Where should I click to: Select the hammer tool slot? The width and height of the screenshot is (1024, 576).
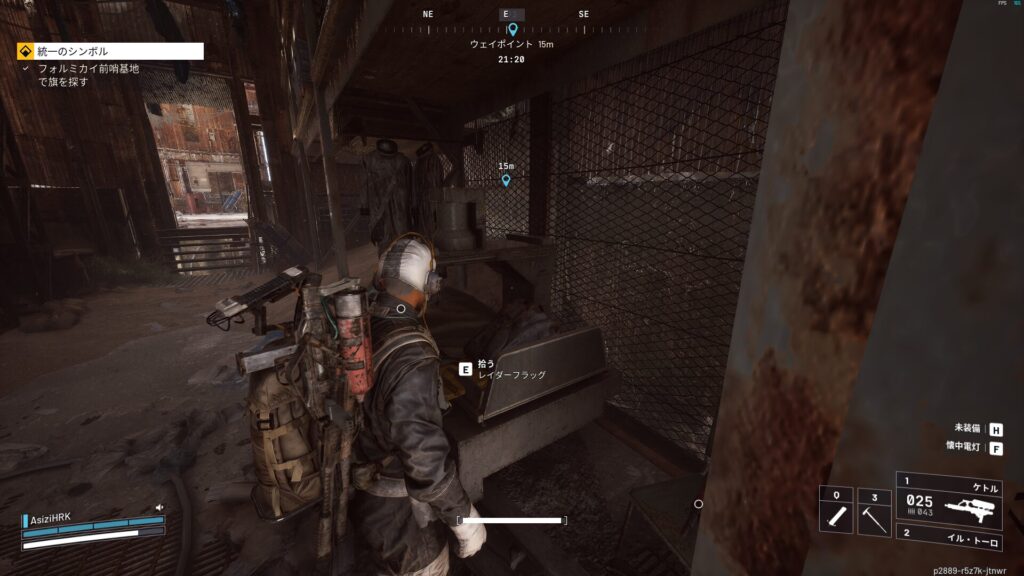[x=876, y=511]
